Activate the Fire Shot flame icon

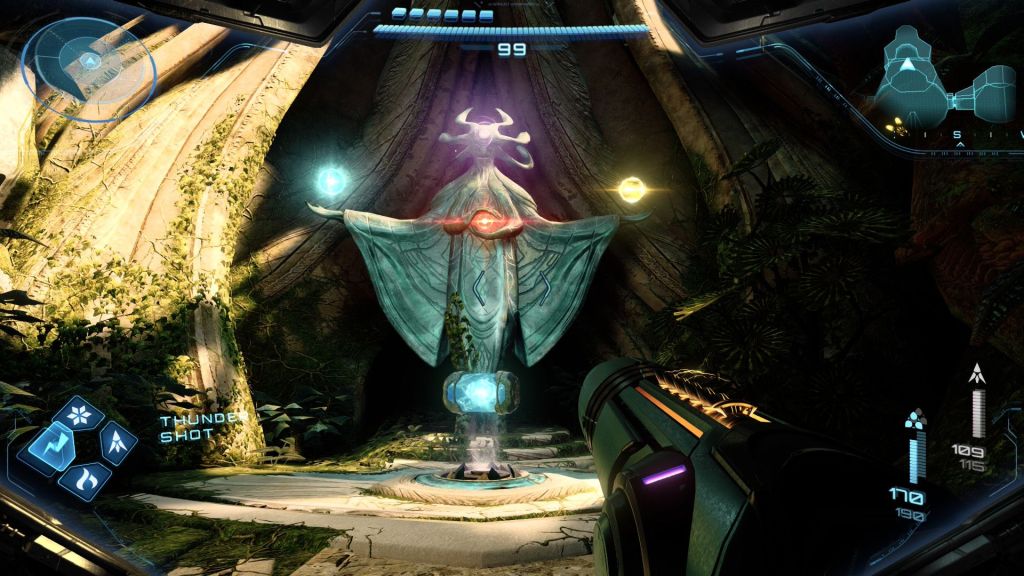click(85, 478)
